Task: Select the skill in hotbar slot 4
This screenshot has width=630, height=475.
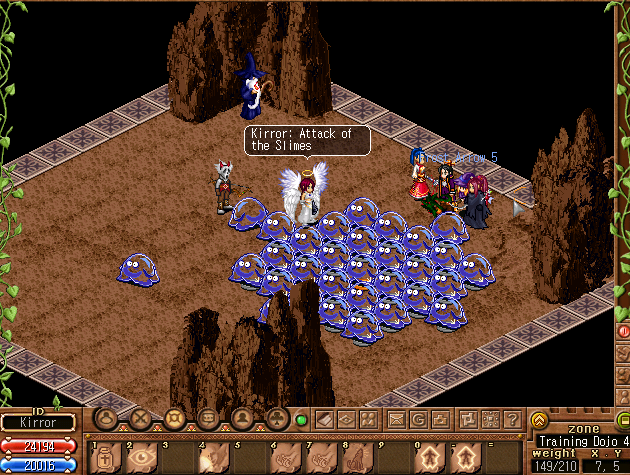Action: coord(211,457)
